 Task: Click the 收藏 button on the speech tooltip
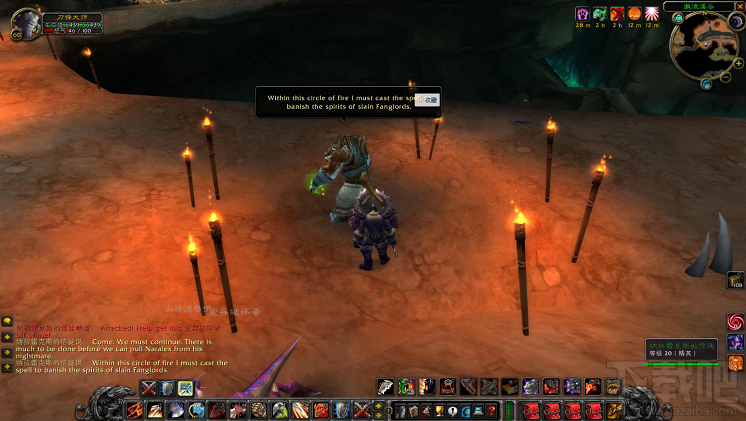(x=430, y=100)
